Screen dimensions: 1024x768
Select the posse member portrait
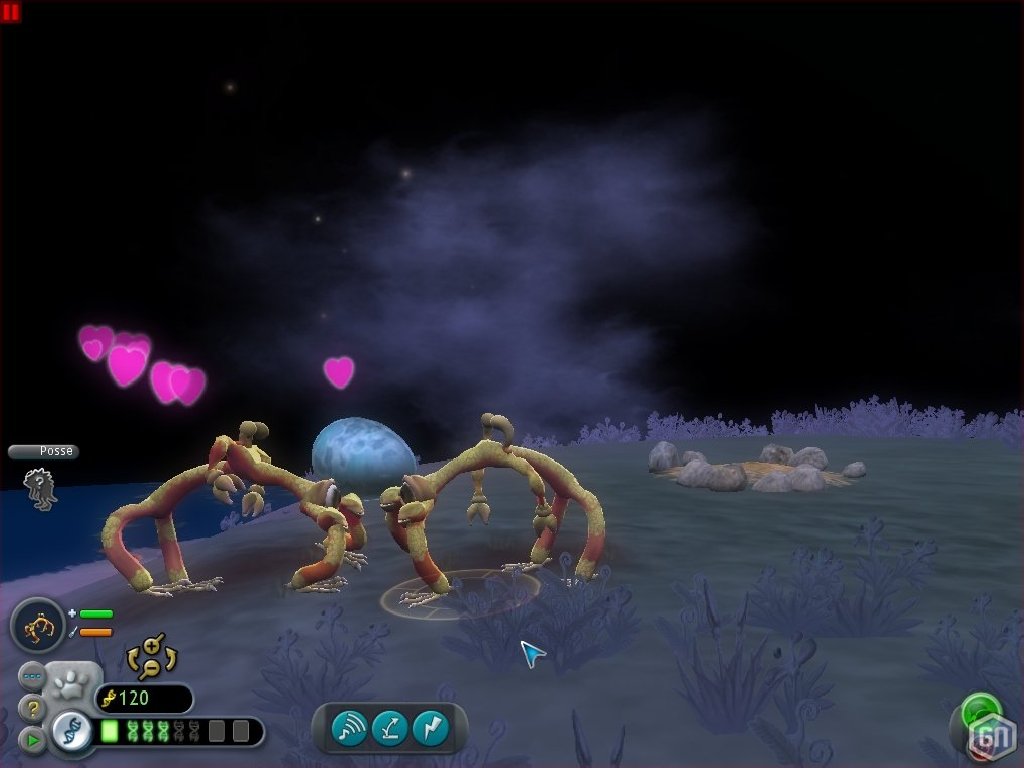pos(41,489)
